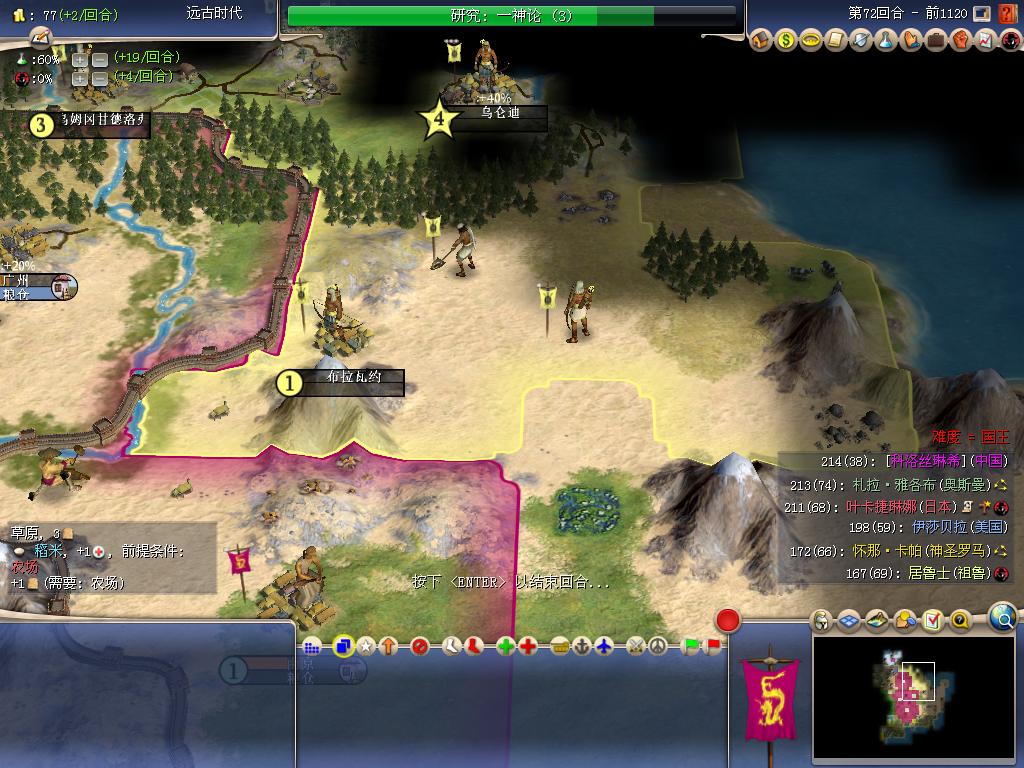Open the globe view magnifier icon
Image resolution: width=1024 pixels, height=768 pixels.
(x=1002, y=618)
